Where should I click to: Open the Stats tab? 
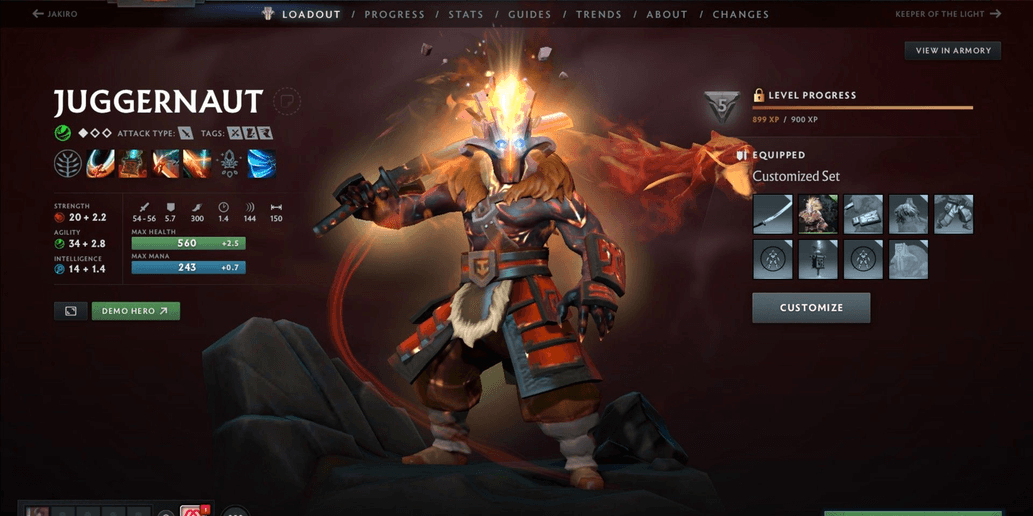pyautogui.click(x=466, y=15)
